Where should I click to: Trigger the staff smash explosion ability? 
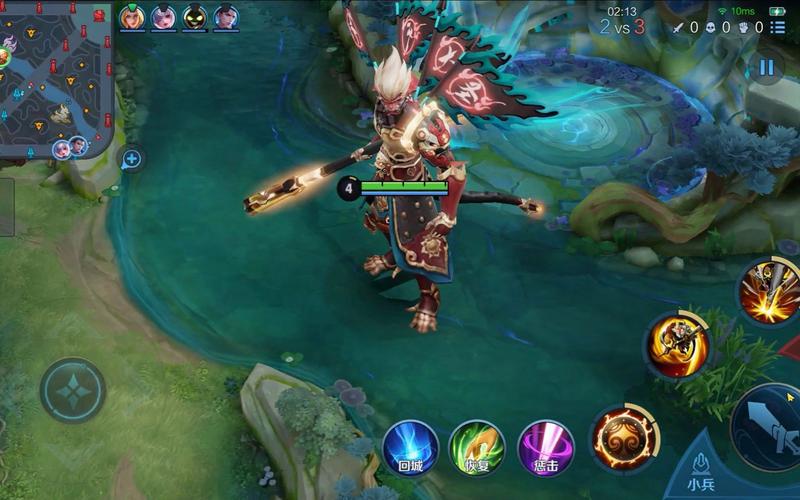tap(769, 290)
